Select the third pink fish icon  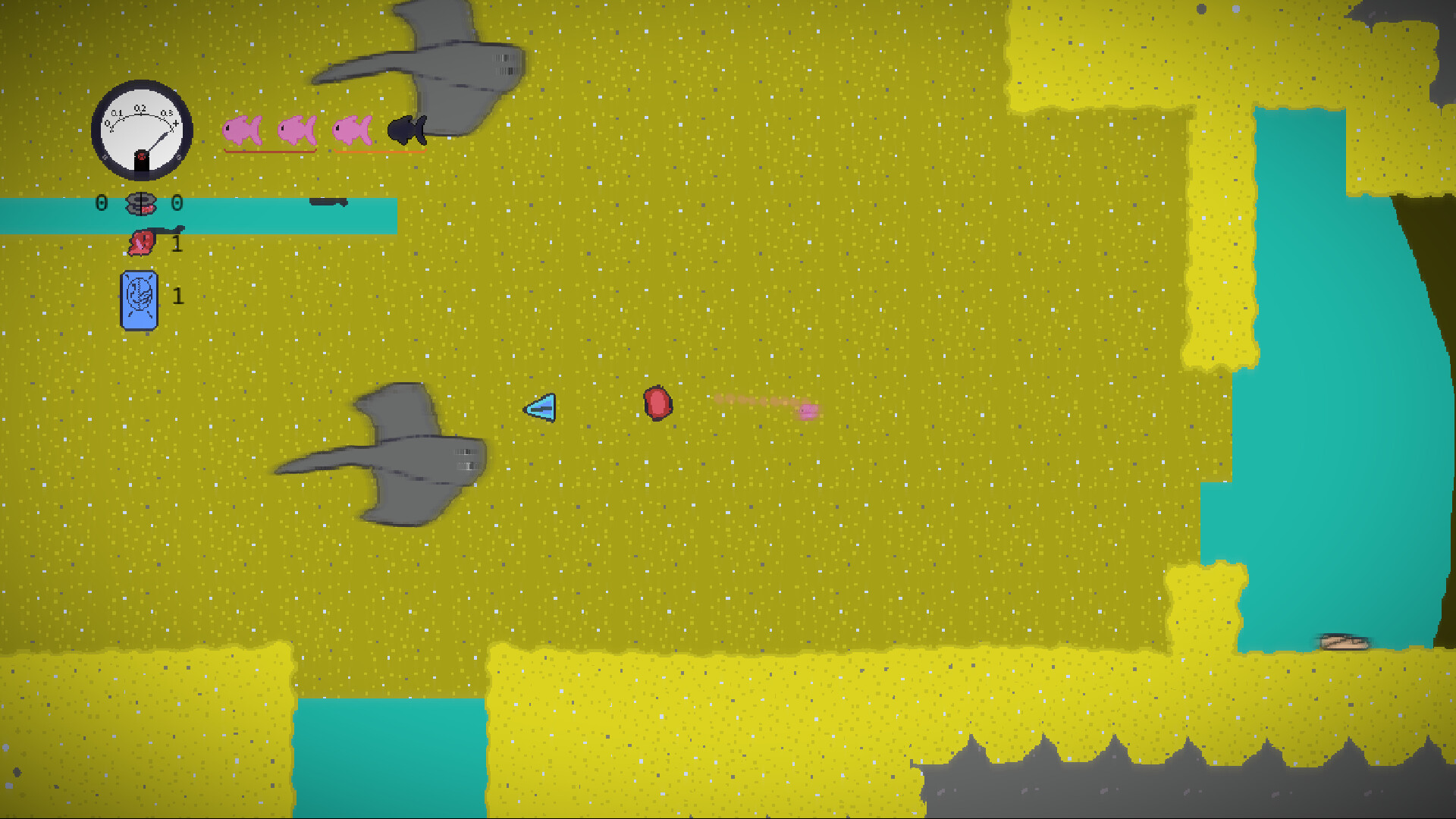click(353, 130)
